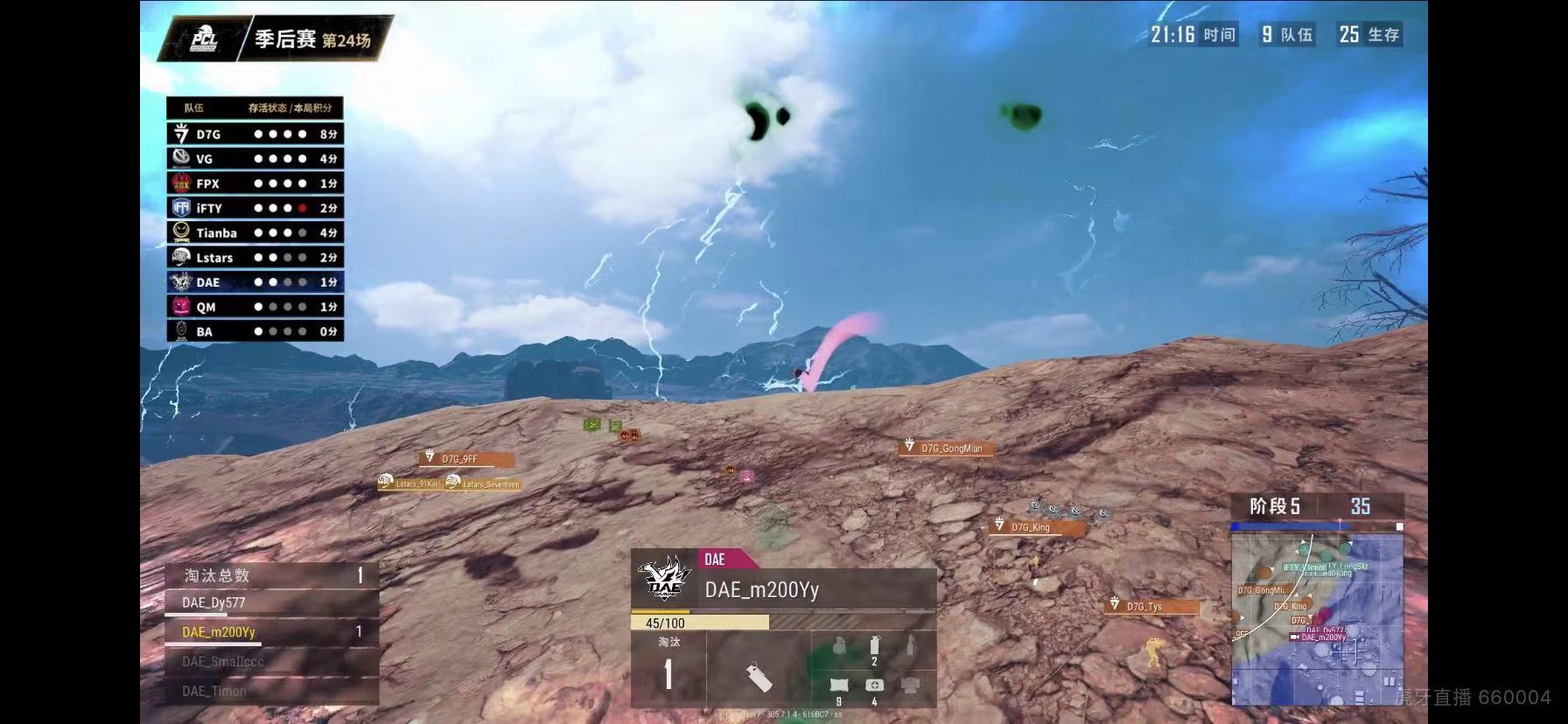This screenshot has height=724, width=1568.
Task: Spectate player DAE_Dy577 from the roster
Action: [x=271, y=602]
